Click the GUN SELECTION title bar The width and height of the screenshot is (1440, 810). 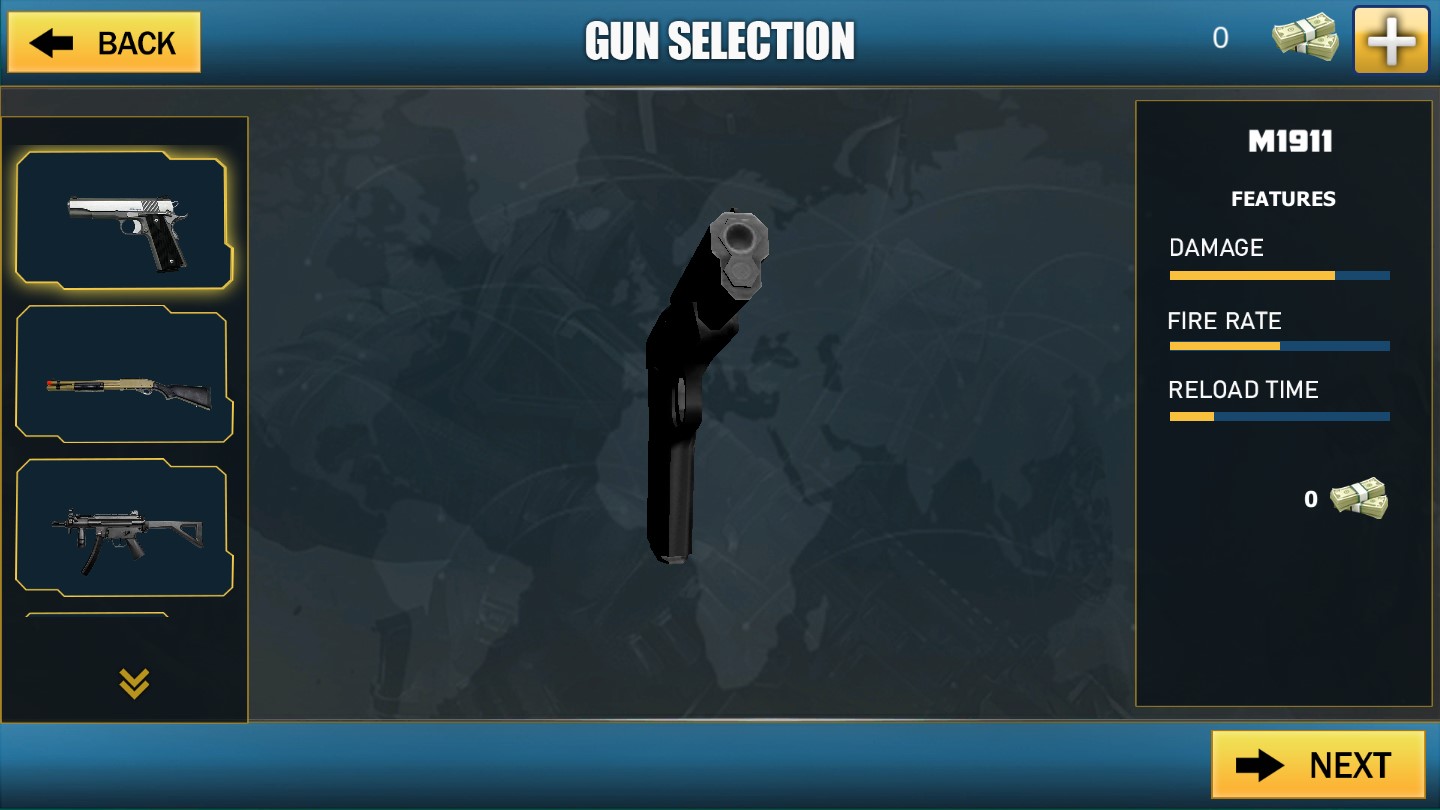[x=720, y=40]
